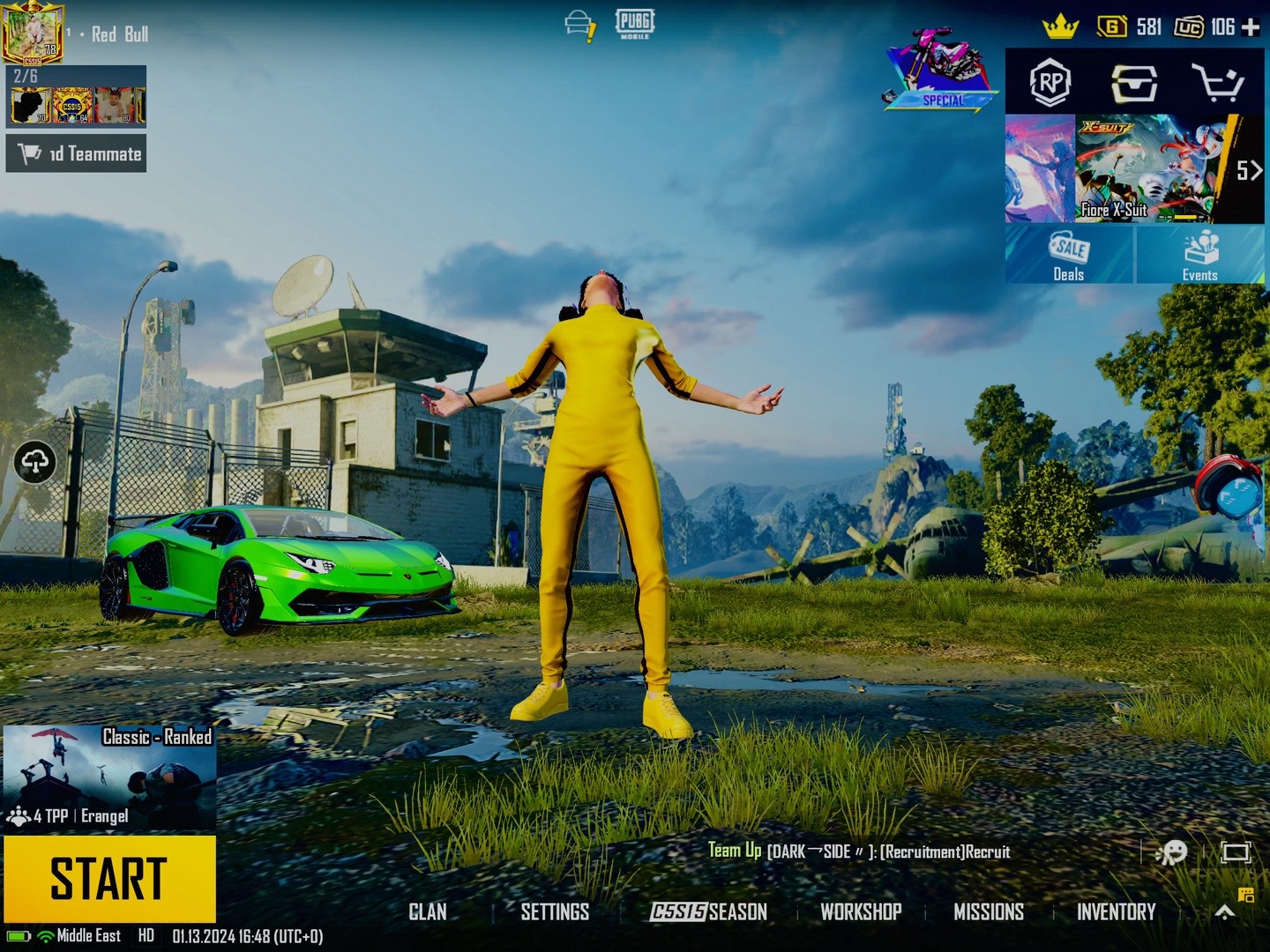The width and height of the screenshot is (1270, 952).
Task: Open the shopping cart shop
Action: [x=1218, y=83]
